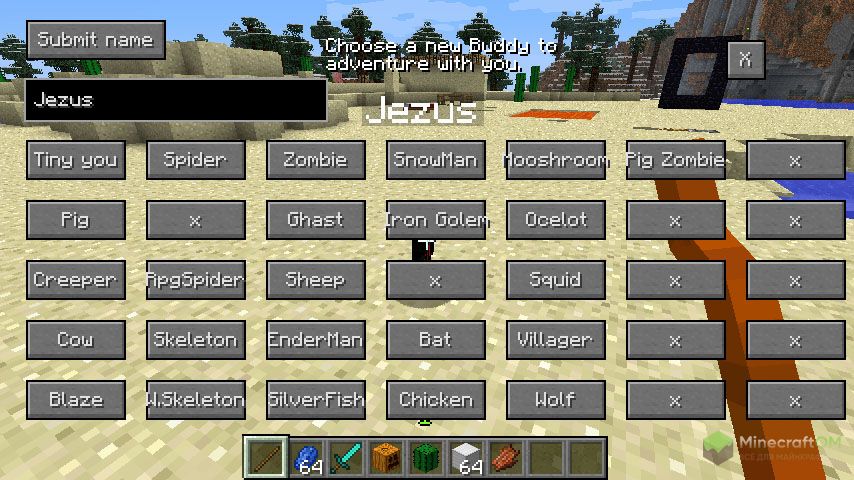Choose Iron Golem as buddy
Screen dimensions: 854x480
[x=436, y=220]
